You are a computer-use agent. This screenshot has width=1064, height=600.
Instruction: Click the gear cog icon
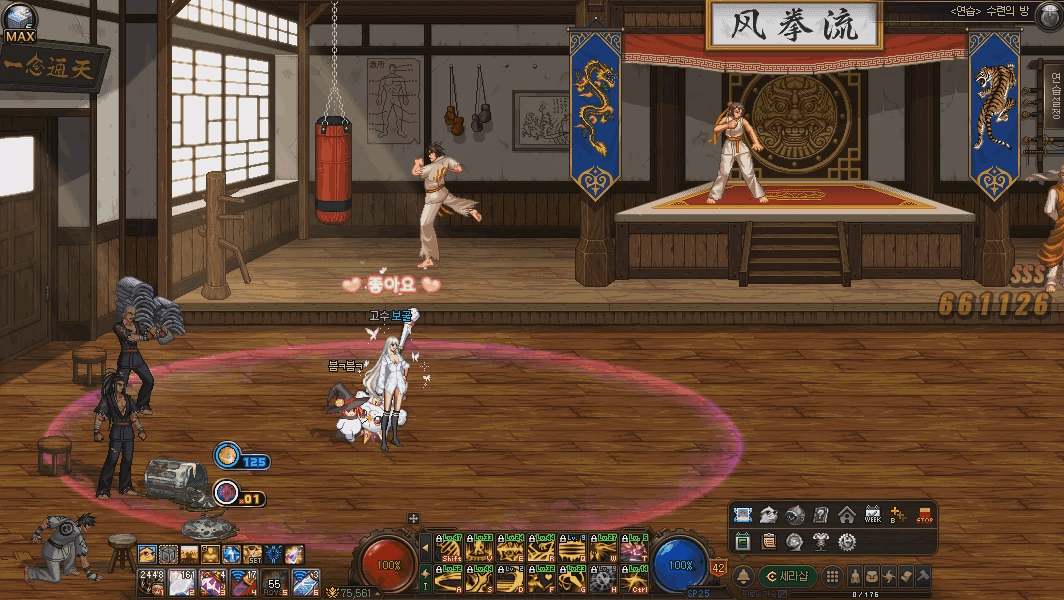847,541
